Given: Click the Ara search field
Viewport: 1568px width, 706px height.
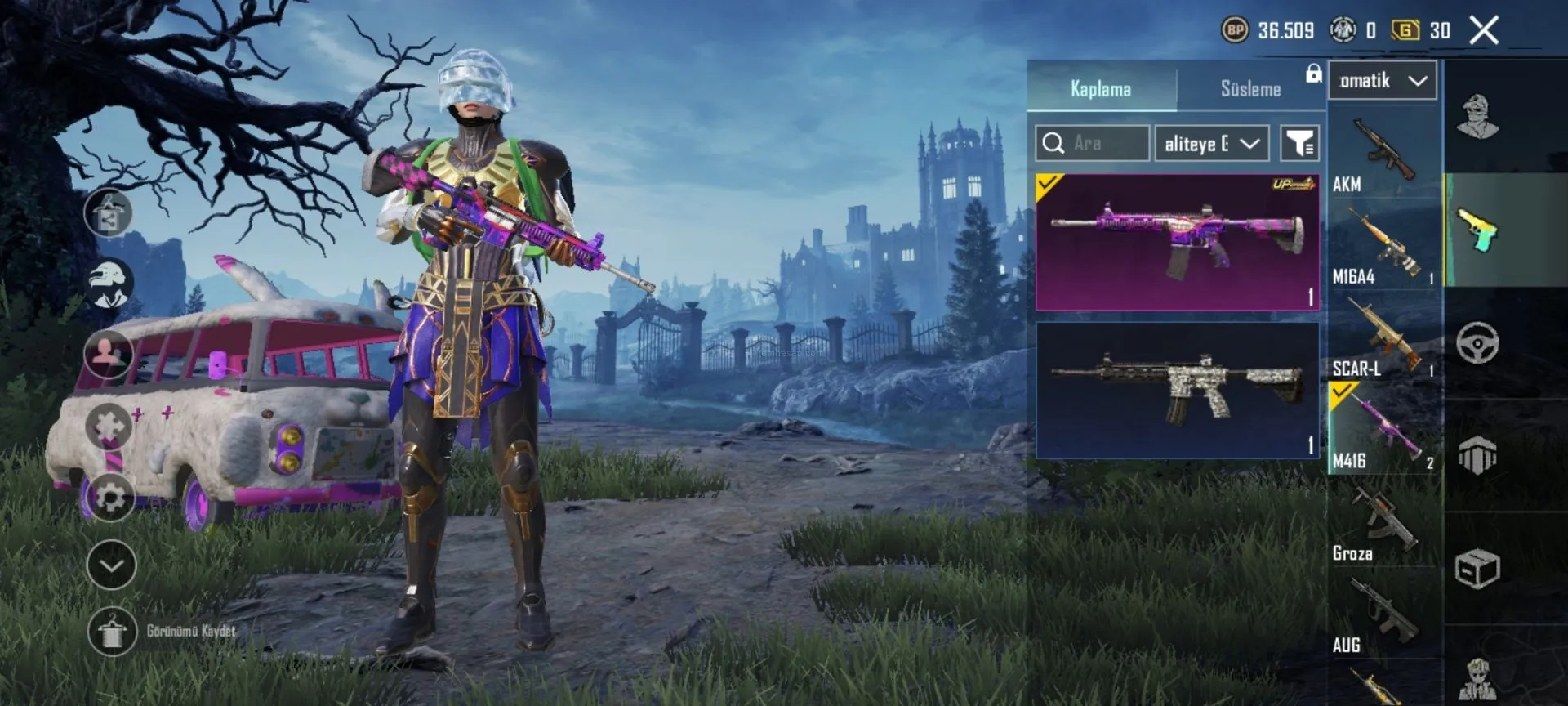Looking at the screenshot, I should pyautogui.click(x=1093, y=144).
